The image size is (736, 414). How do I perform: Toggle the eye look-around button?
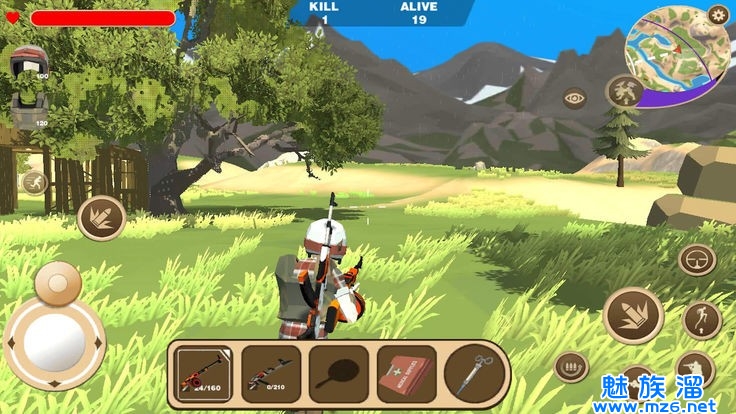tap(574, 97)
